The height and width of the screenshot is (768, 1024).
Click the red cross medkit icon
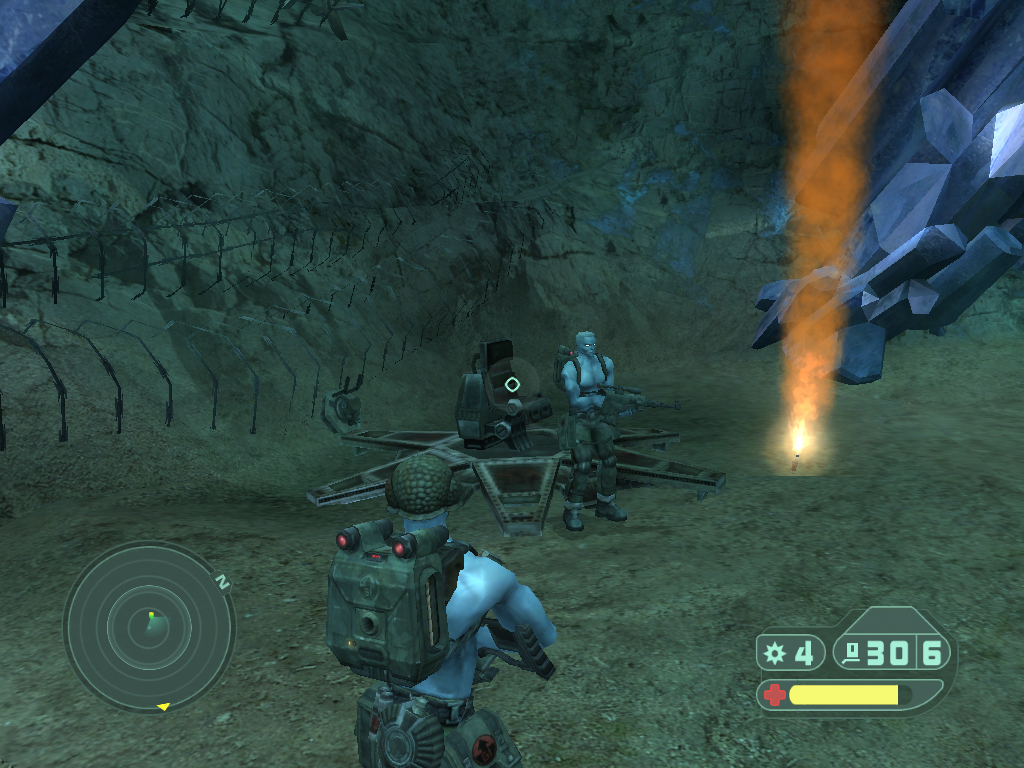pos(774,694)
